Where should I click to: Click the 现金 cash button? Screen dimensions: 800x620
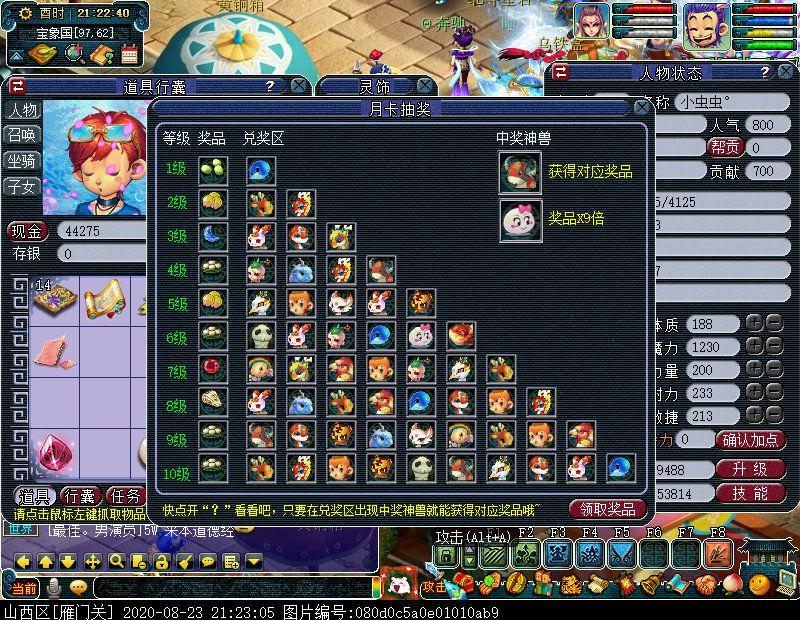[x=29, y=232]
